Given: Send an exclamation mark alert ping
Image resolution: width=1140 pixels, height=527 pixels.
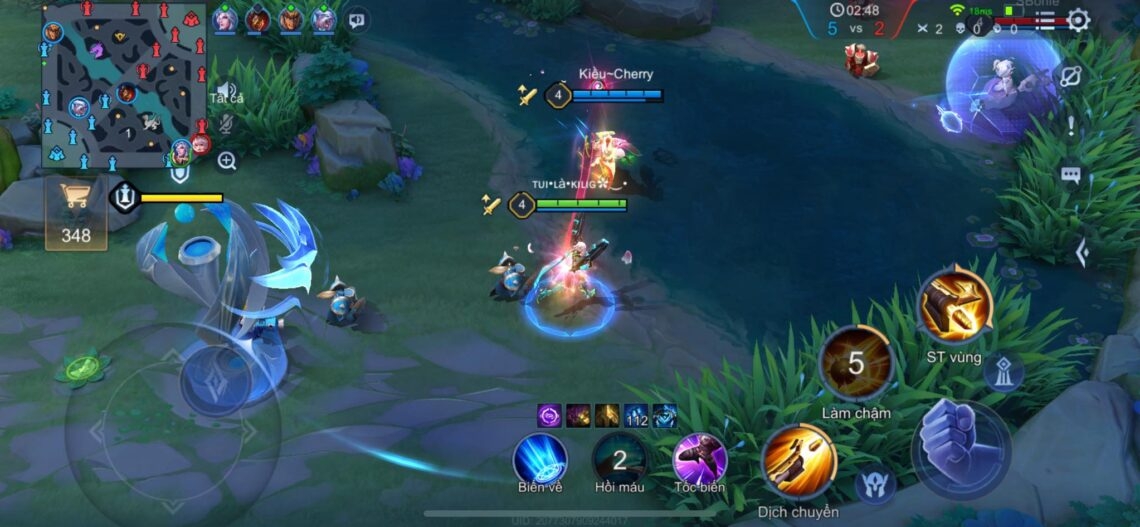Looking at the screenshot, I should click(x=1071, y=126).
